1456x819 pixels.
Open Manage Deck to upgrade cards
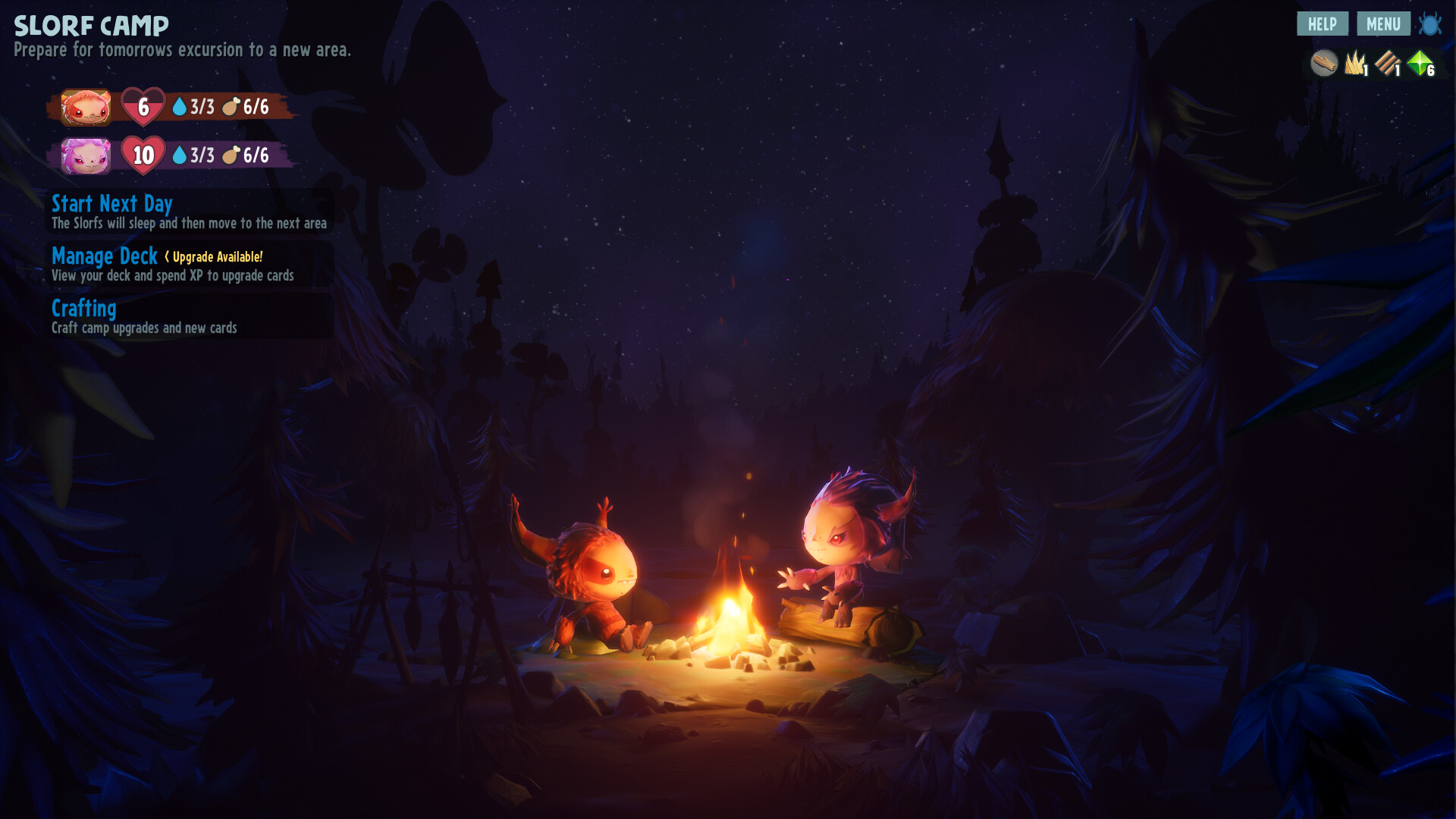tap(105, 256)
